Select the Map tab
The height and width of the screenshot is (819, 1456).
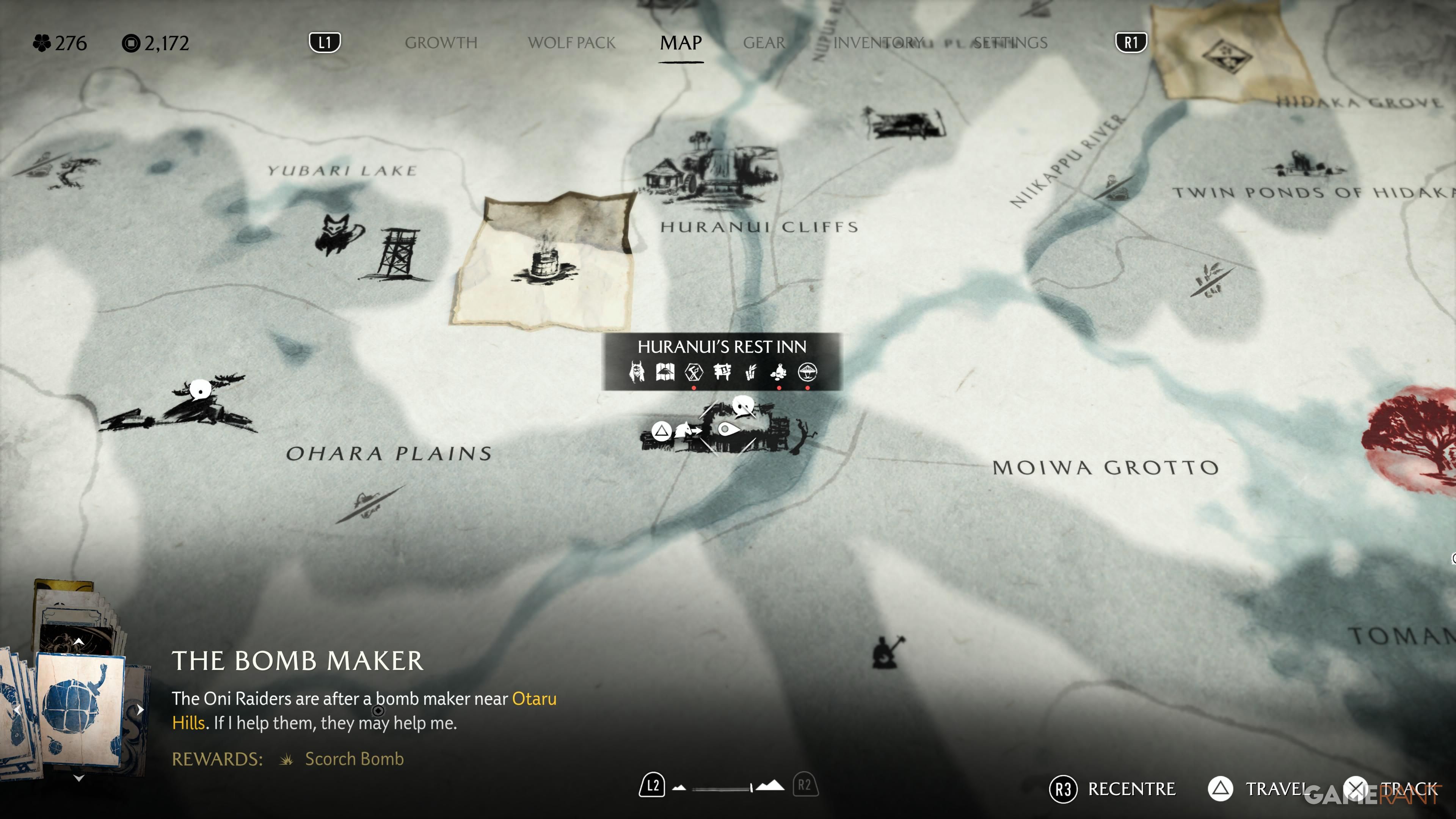coord(681,43)
